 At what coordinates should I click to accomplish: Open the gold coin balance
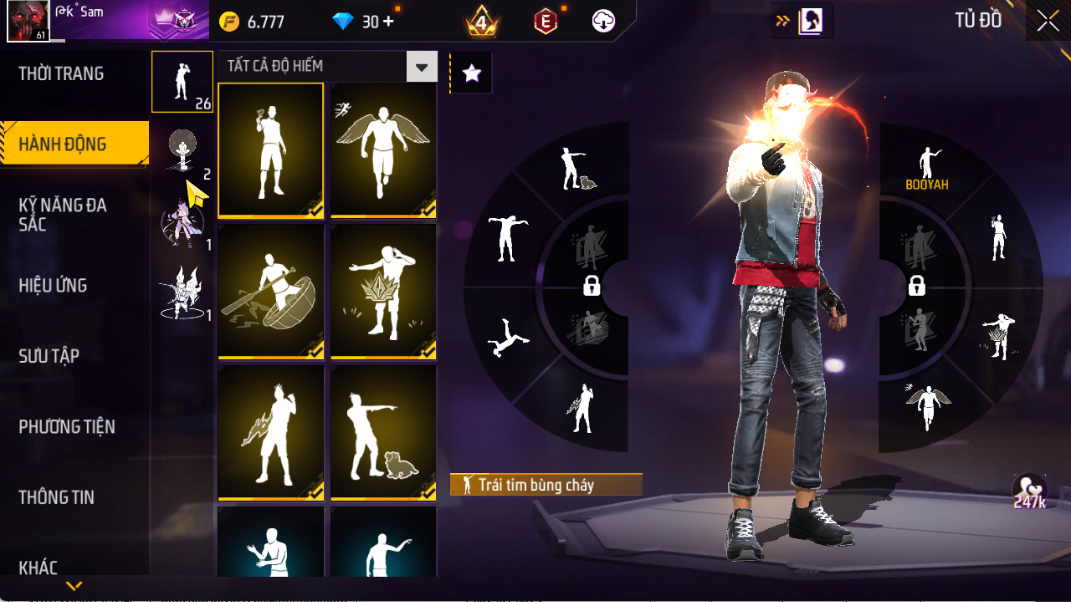[x=252, y=22]
